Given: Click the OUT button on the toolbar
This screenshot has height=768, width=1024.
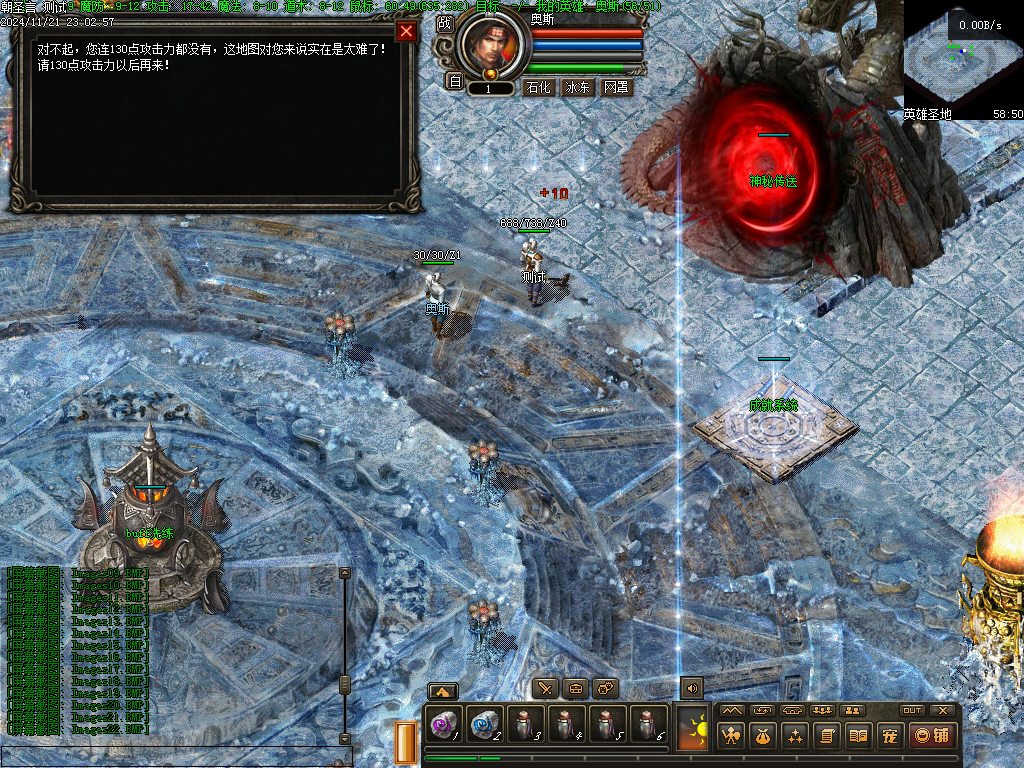Looking at the screenshot, I should [912, 710].
